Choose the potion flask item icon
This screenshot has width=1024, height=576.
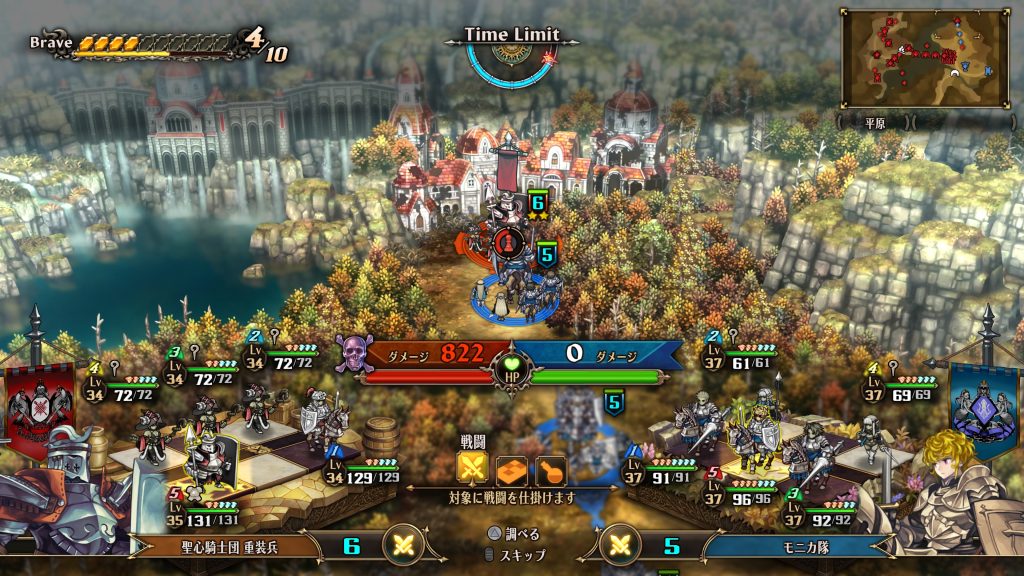pos(550,470)
